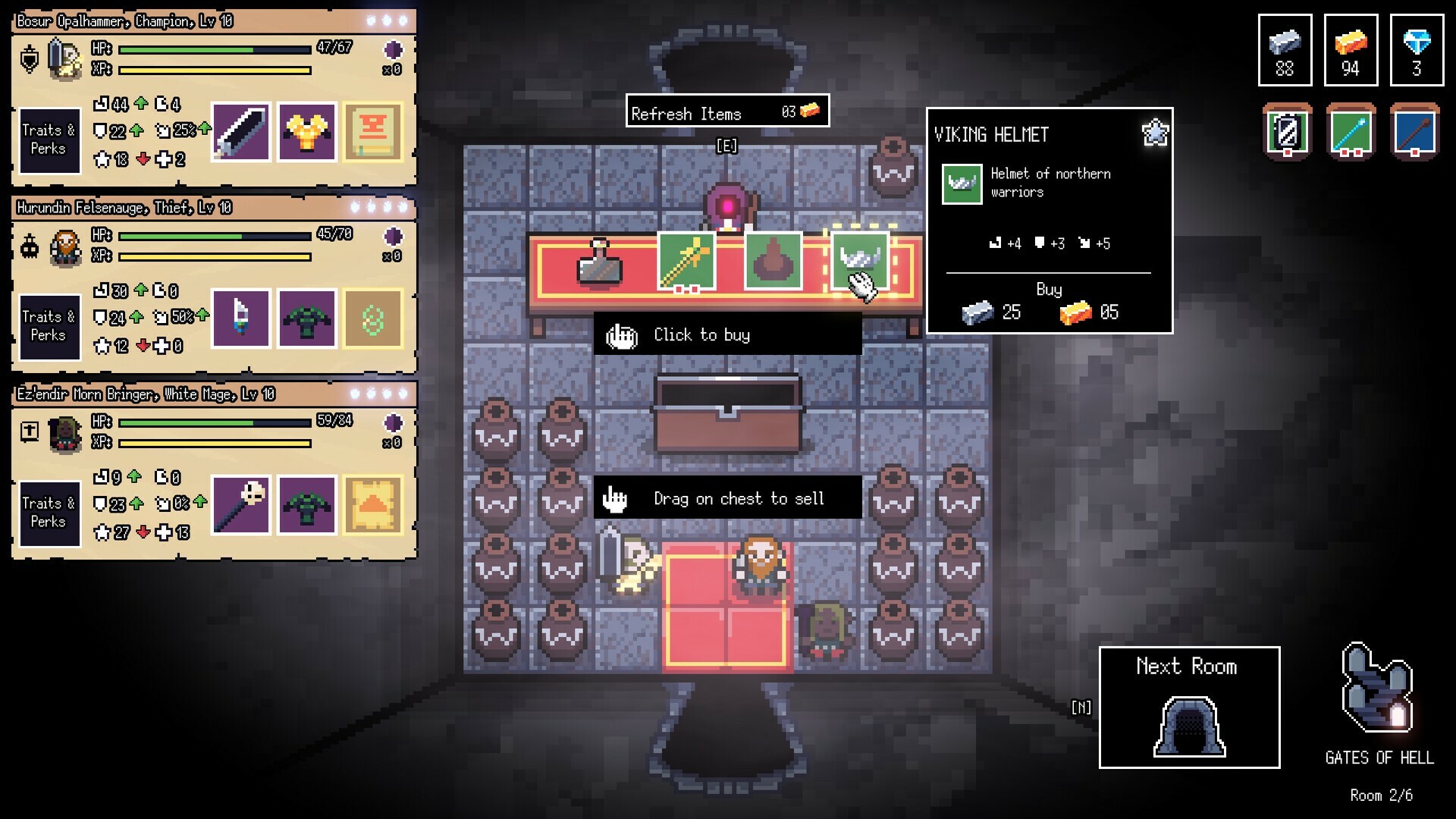
Task: Click the Refresh Items button
Action: [726, 111]
